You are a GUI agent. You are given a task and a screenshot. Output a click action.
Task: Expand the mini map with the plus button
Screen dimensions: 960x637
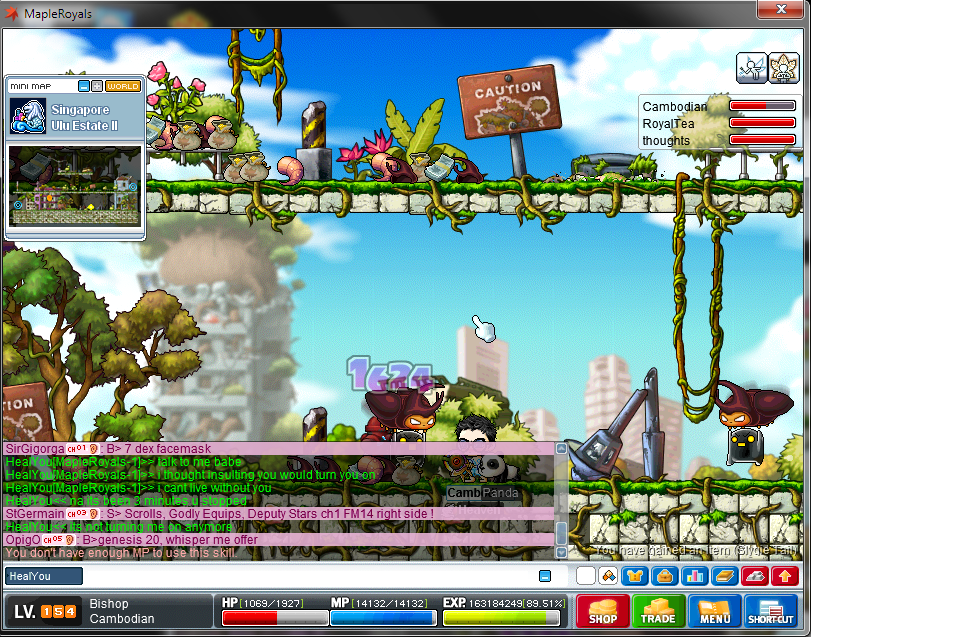(x=97, y=86)
